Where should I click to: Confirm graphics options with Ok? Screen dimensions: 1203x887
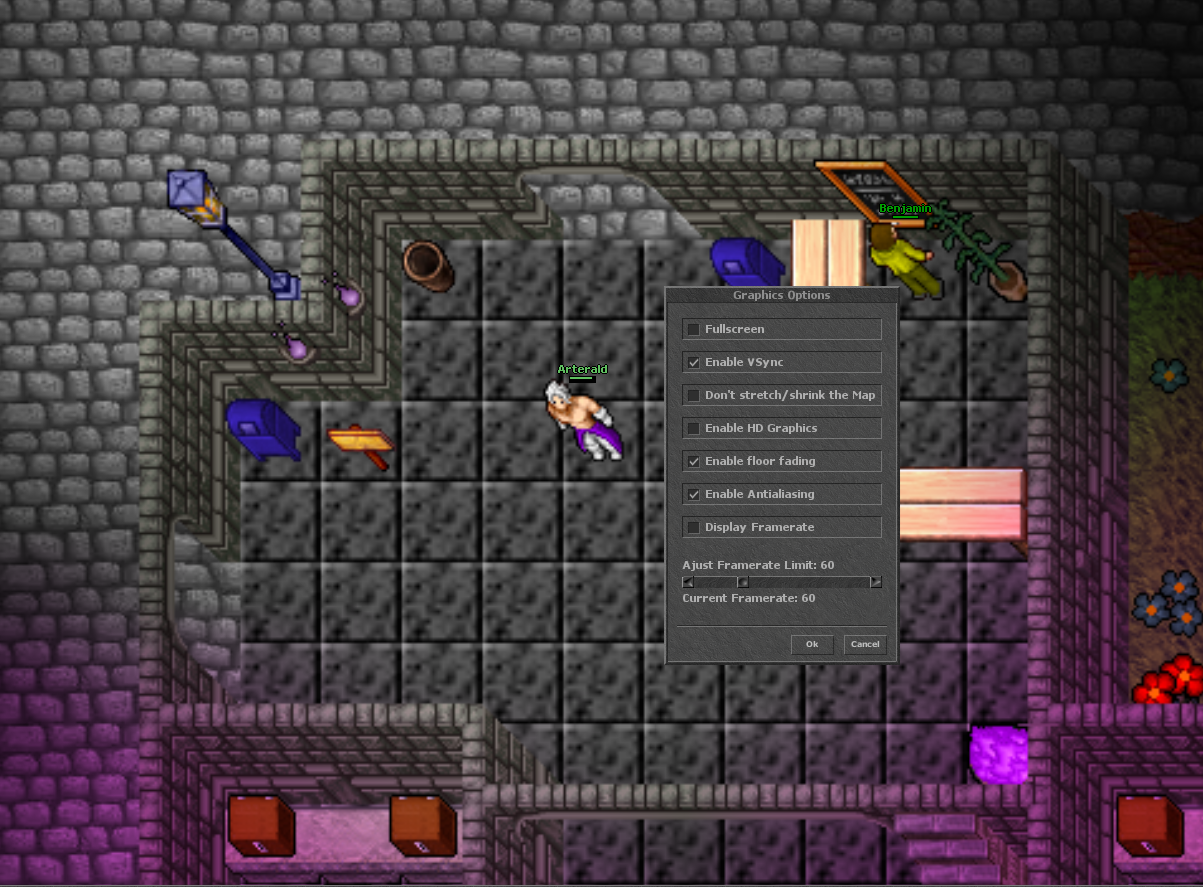coord(812,644)
